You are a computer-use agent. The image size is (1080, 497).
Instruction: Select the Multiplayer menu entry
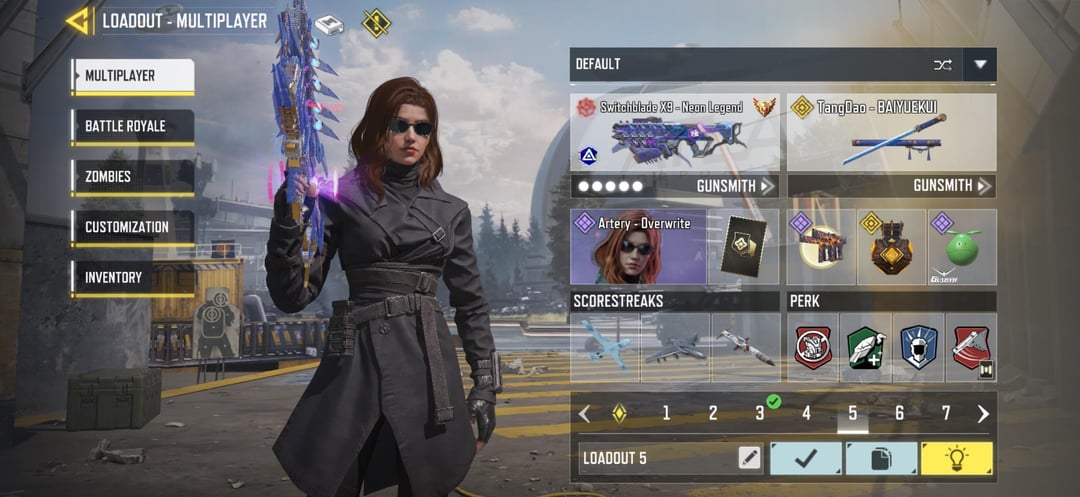133,76
